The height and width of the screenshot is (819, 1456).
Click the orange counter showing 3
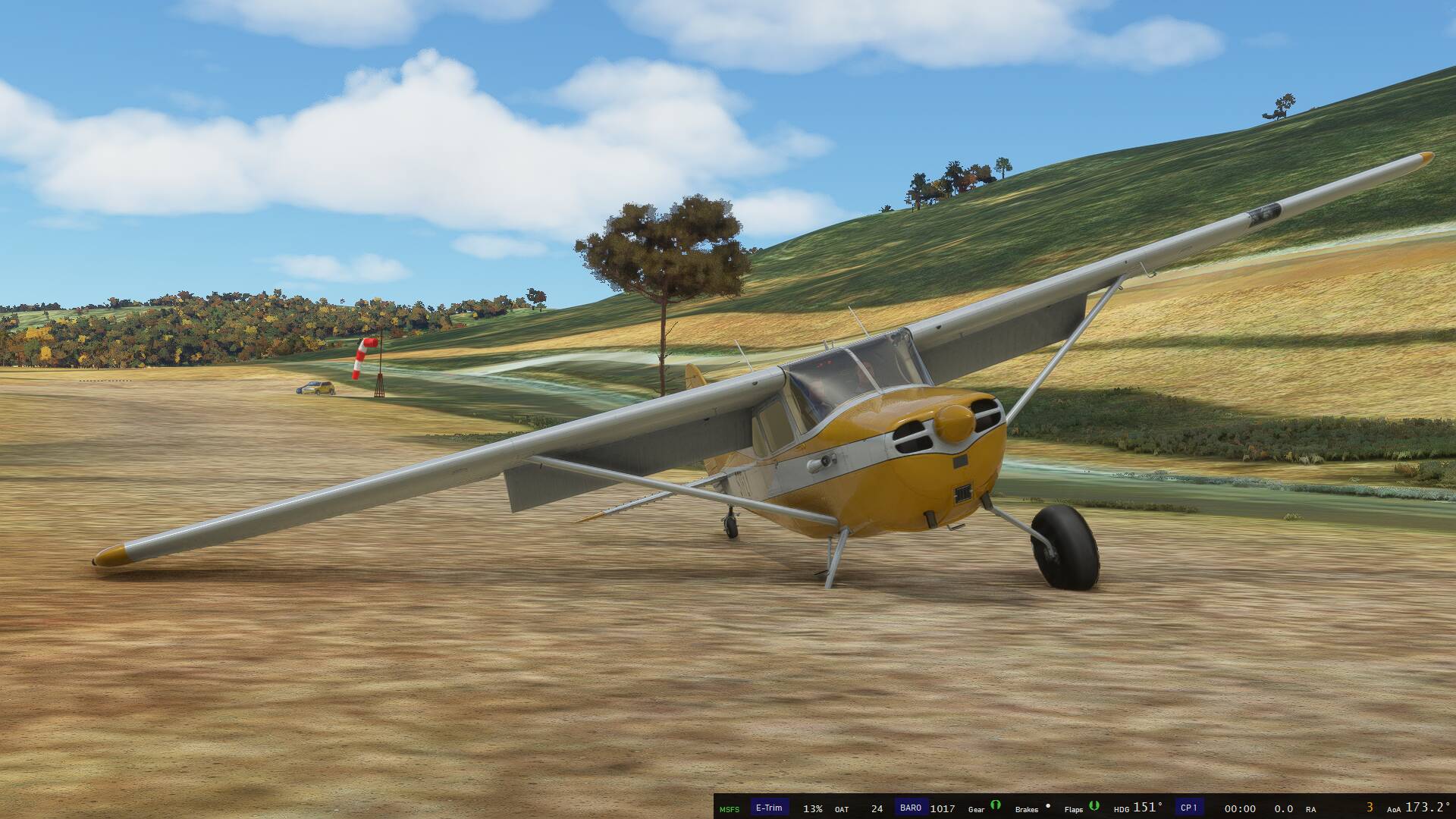tap(1370, 808)
